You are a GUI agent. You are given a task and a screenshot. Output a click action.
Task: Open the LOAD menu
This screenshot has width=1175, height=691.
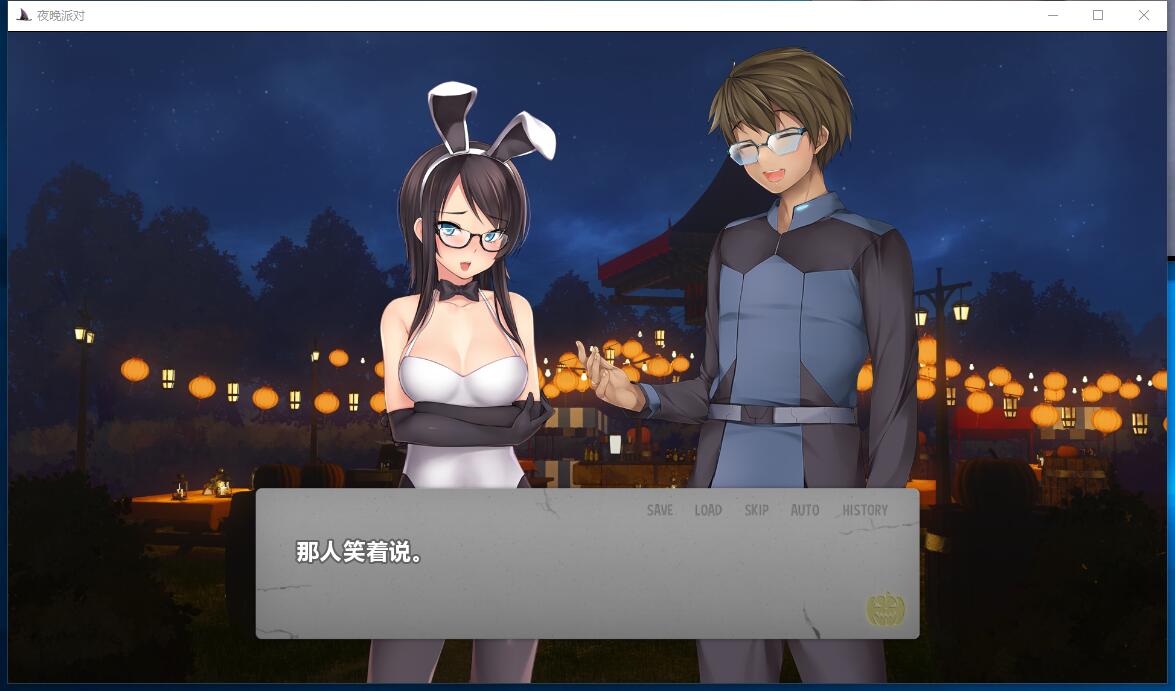coord(708,510)
